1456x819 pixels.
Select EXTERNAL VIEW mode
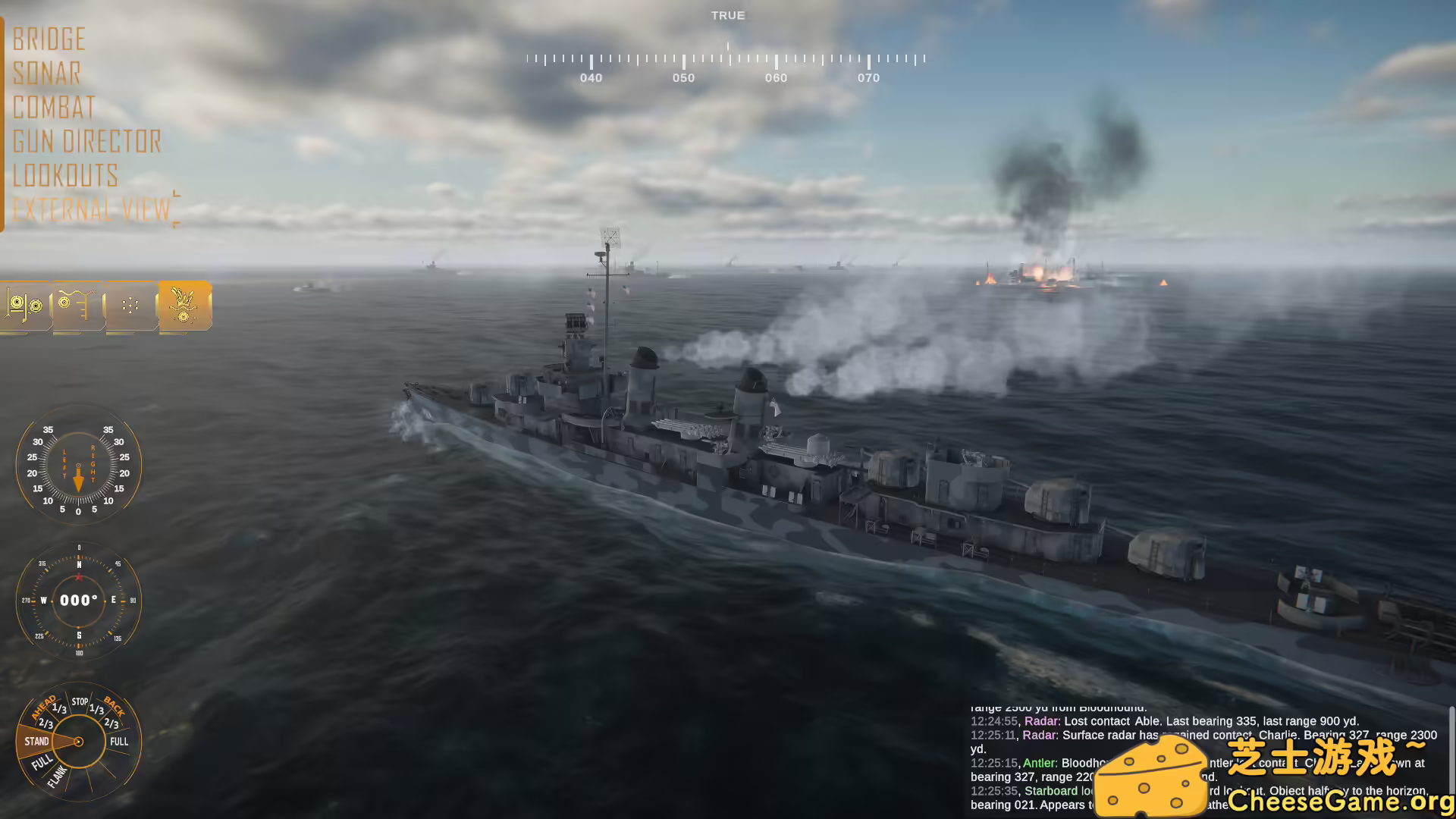(90, 209)
